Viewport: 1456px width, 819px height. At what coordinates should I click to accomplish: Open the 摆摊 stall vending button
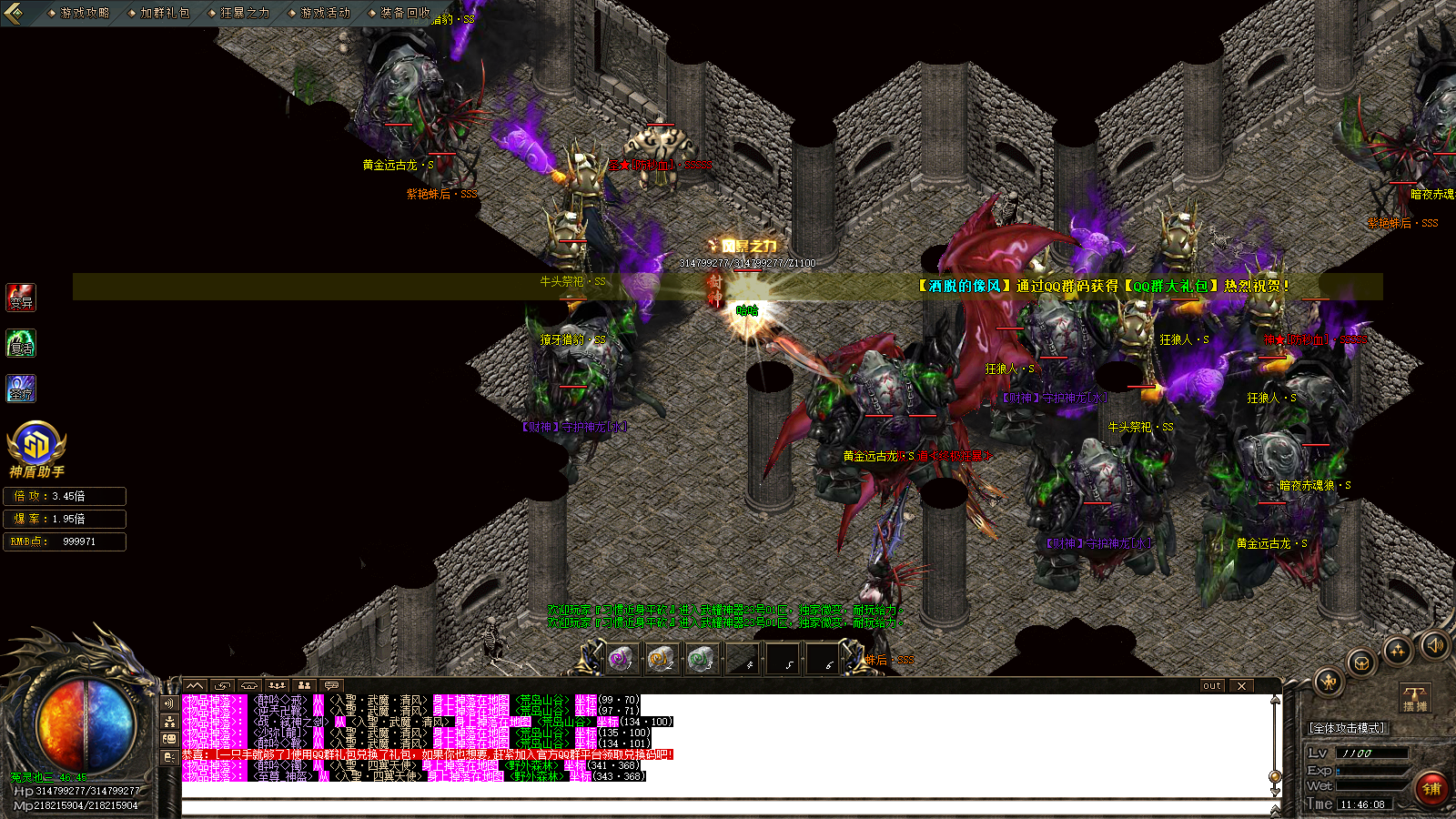click(x=1415, y=699)
